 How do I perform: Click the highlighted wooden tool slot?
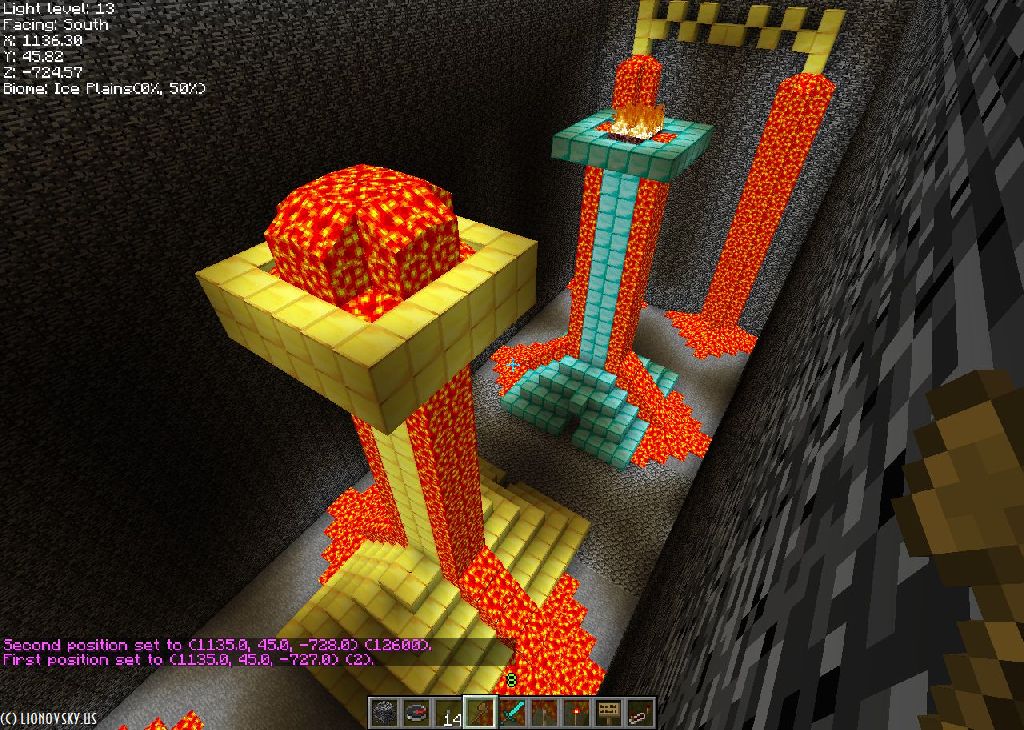(481, 713)
